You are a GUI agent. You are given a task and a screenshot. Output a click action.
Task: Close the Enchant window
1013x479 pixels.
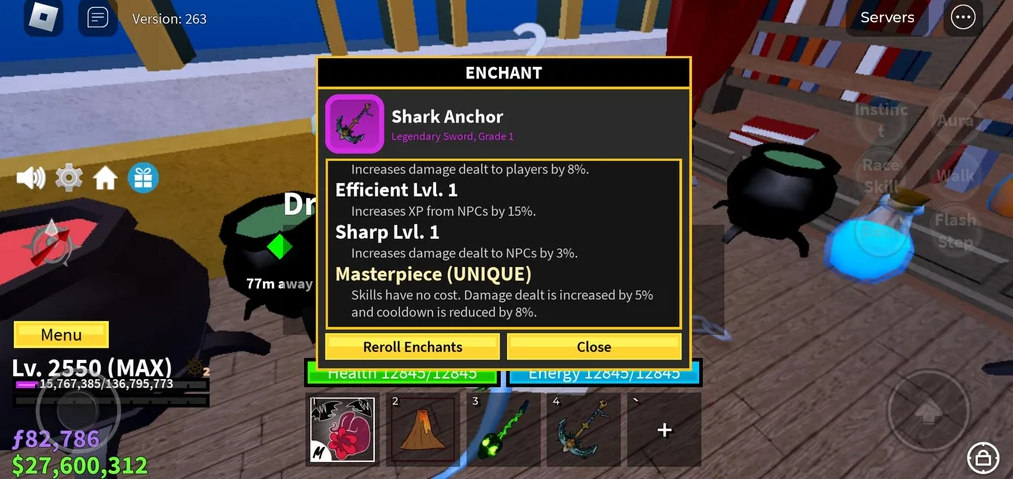coord(594,347)
